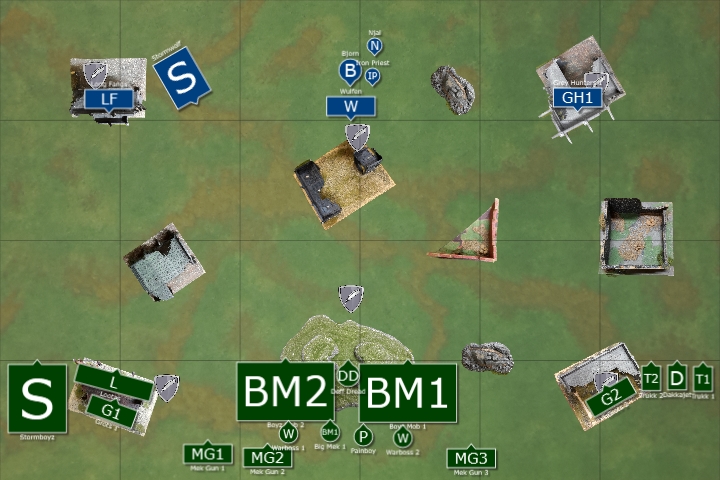Pick the MG2 Mek Gun marker
This screenshot has width=720, height=480.
pos(268,457)
